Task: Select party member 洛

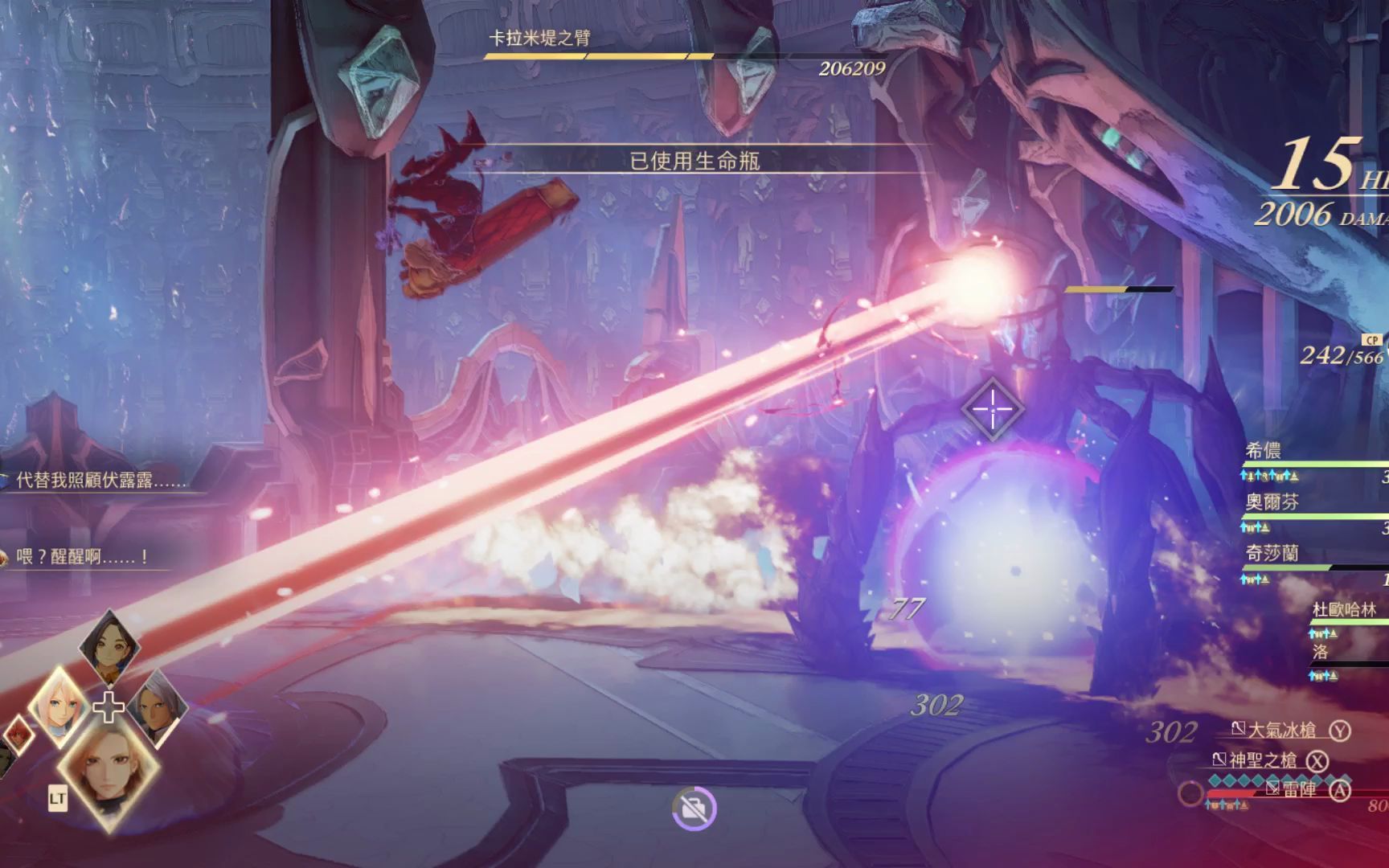Action: click(1321, 652)
